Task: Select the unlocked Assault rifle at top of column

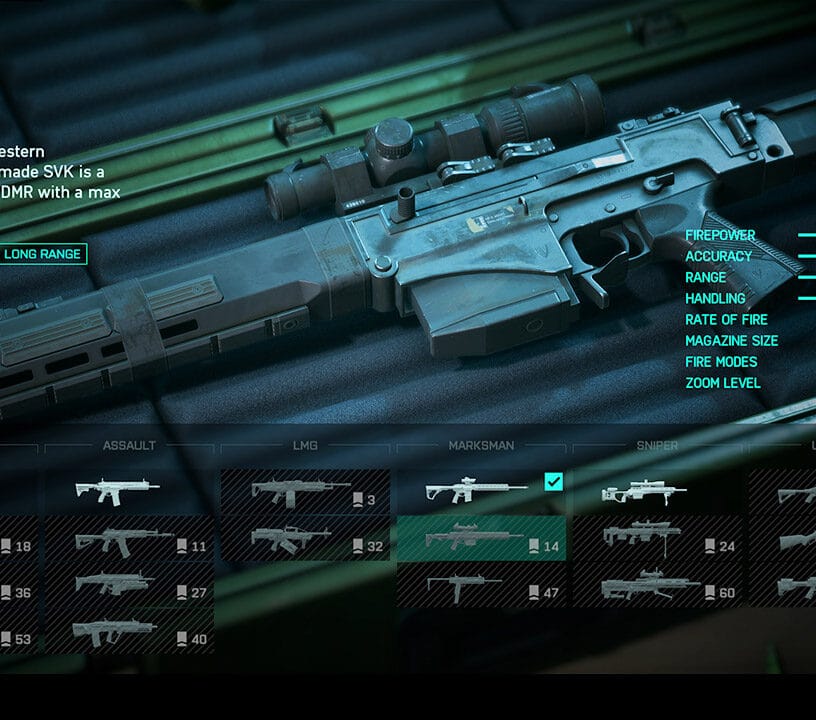Action: click(130, 492)
